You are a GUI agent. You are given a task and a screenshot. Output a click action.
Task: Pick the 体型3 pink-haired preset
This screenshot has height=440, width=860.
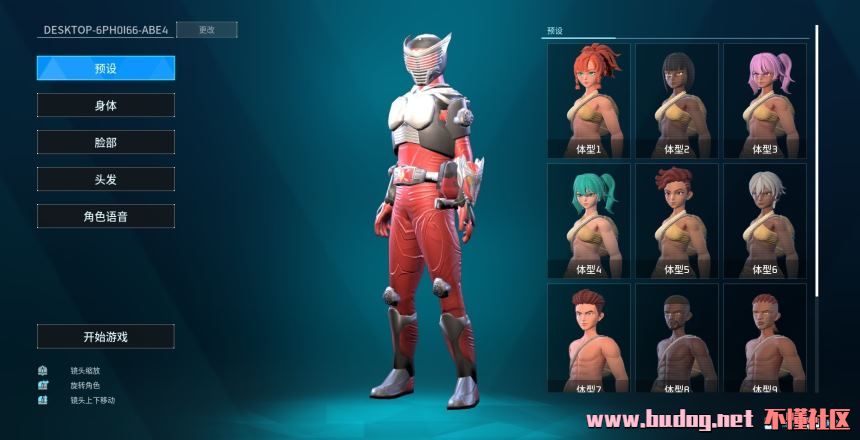pos(764,100)
